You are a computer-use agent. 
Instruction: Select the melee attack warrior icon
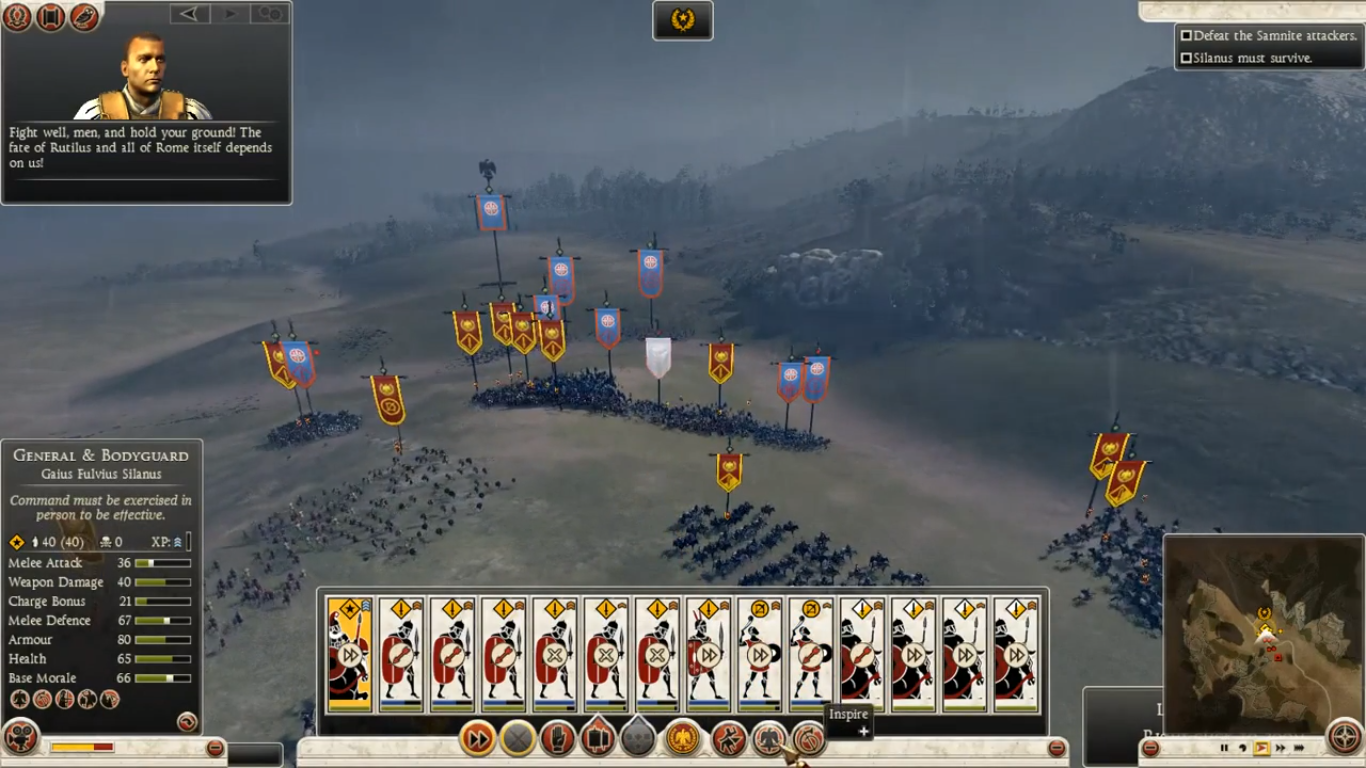pos(728,740)
